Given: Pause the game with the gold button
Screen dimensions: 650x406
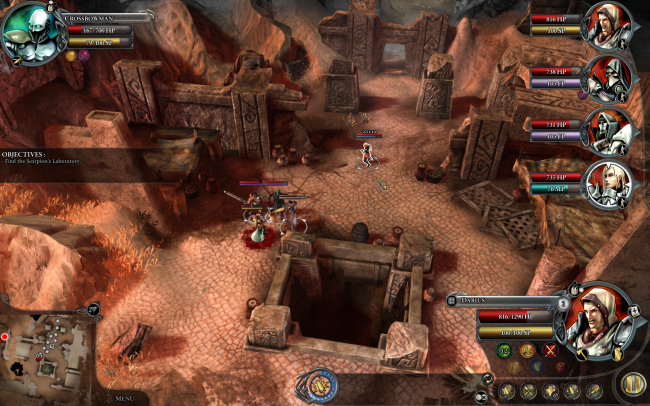Looking at the screenshot, I should (x=632, y=383).
